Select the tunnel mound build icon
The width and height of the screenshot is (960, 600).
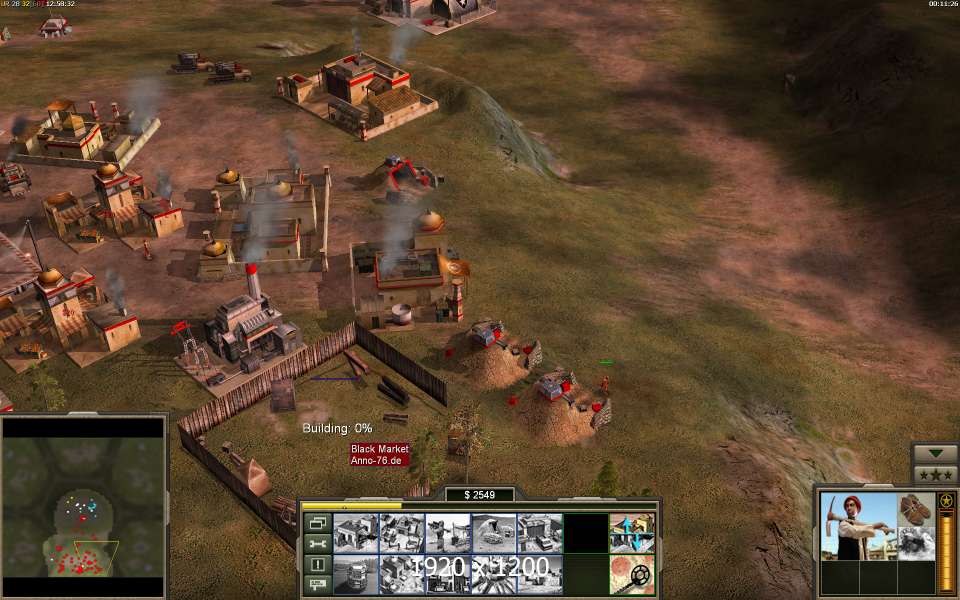pyautogui.click(x=494, y=533)
